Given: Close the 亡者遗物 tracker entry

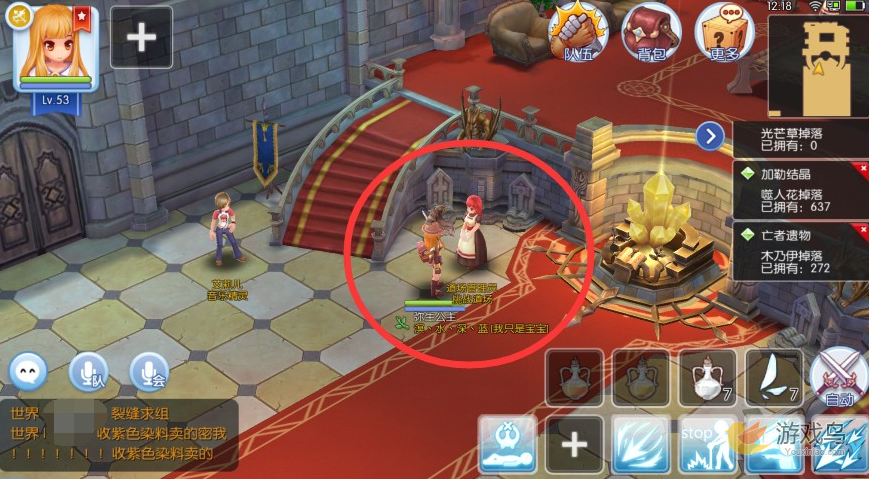Looking at the screenshot, I should (x=863, y=231).
